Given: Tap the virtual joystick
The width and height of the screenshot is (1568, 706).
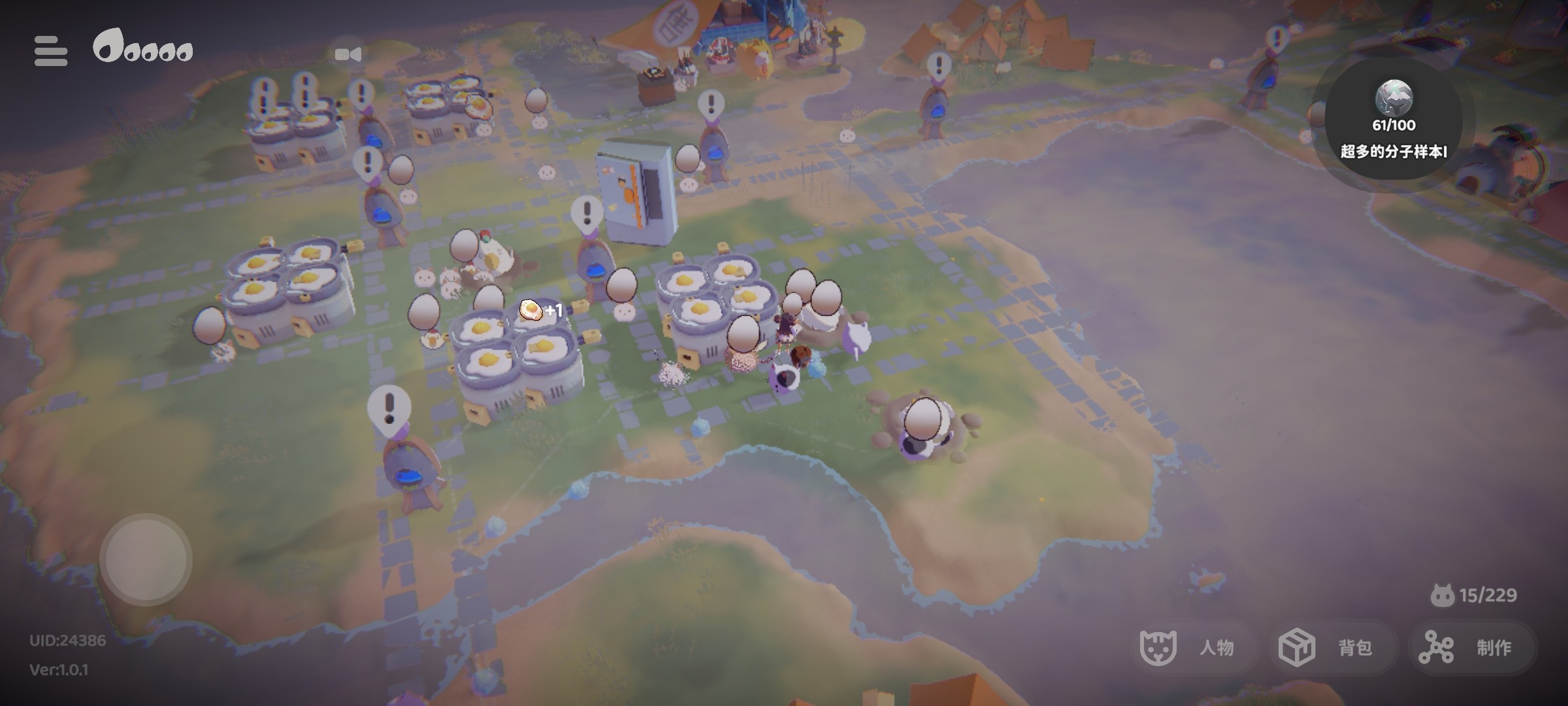Looking at the screenshot, I should 146,560.
